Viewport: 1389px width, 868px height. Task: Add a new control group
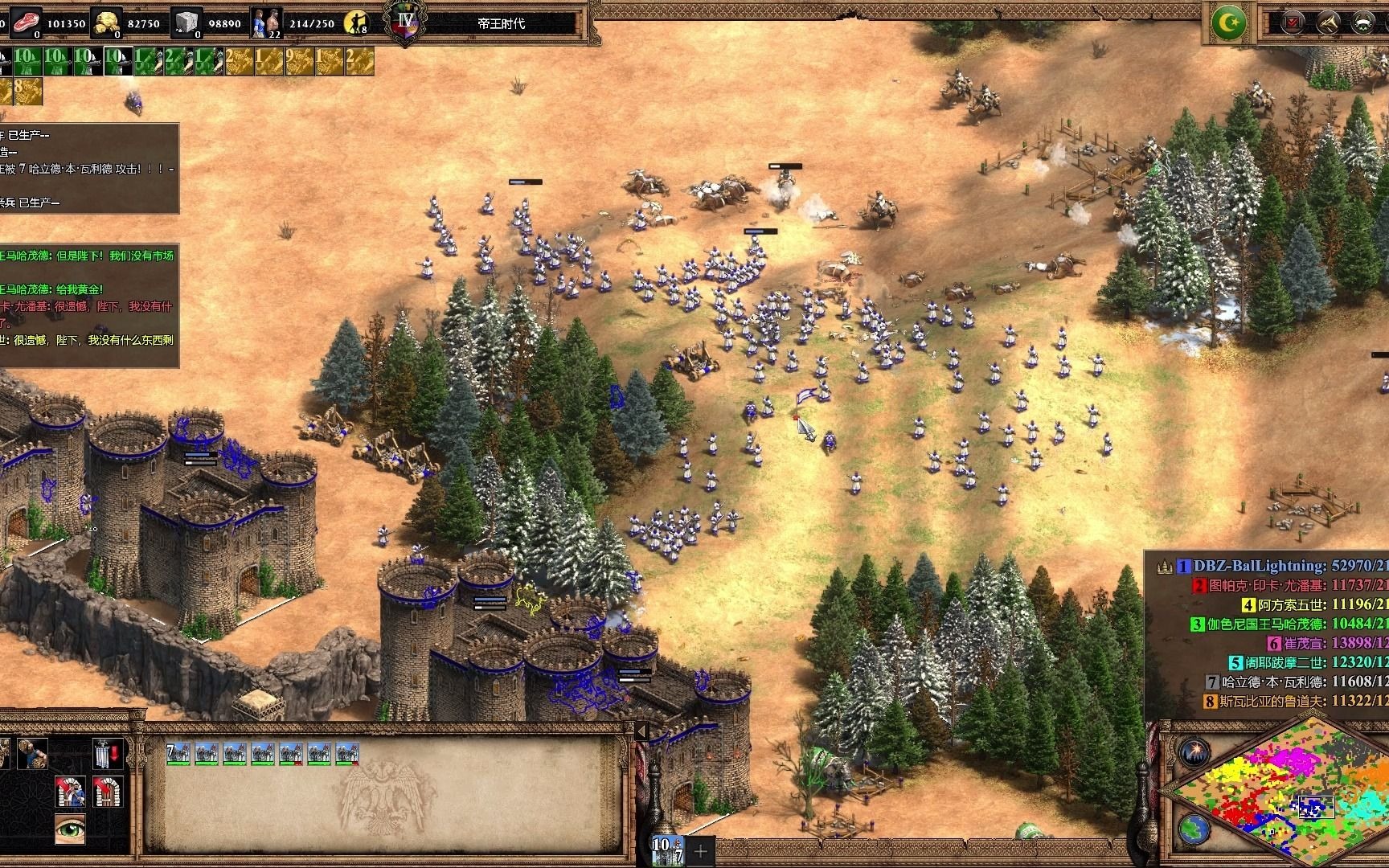tap(701, 850)
